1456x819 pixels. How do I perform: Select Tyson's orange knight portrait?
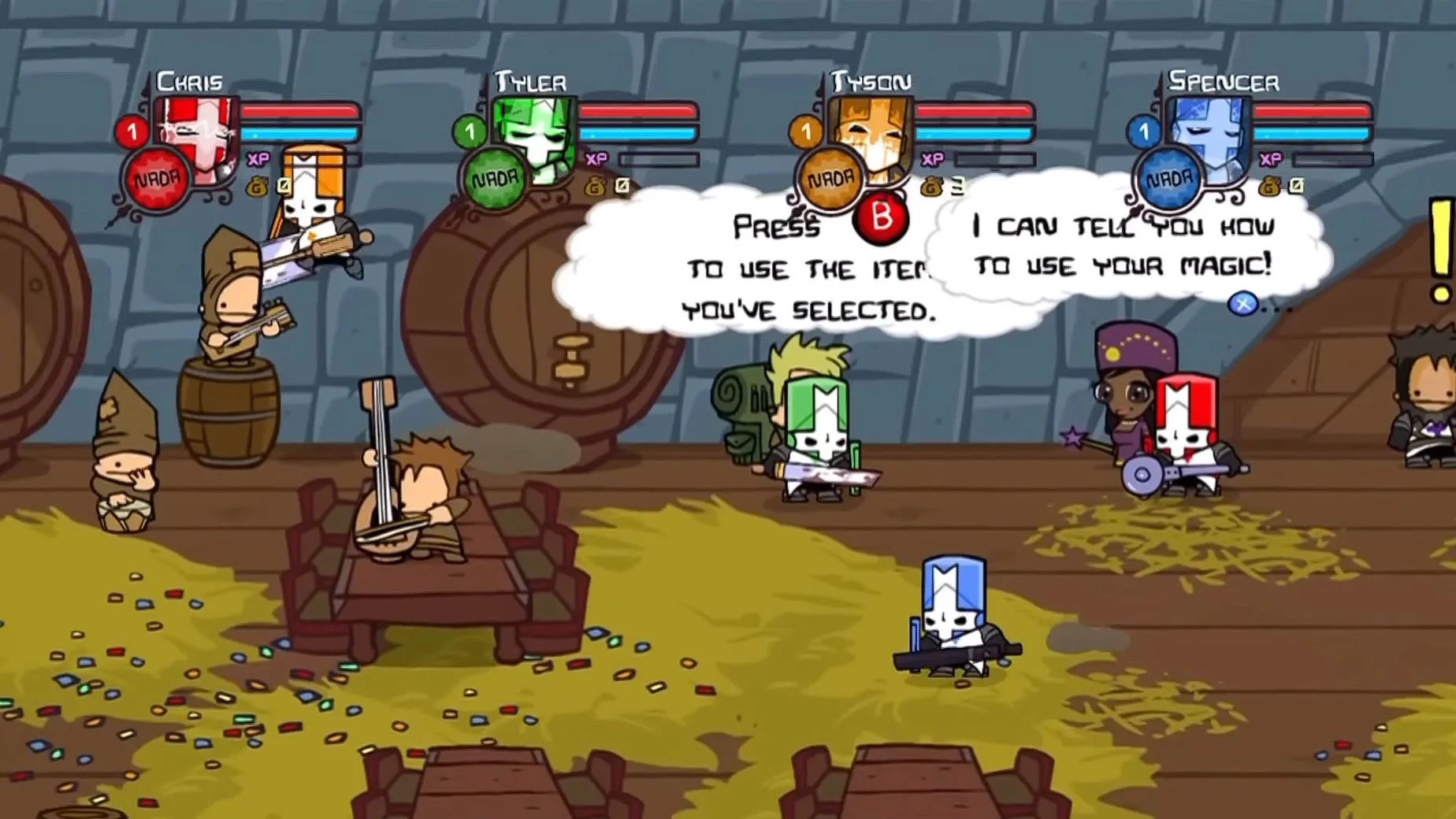click(875, 135)
